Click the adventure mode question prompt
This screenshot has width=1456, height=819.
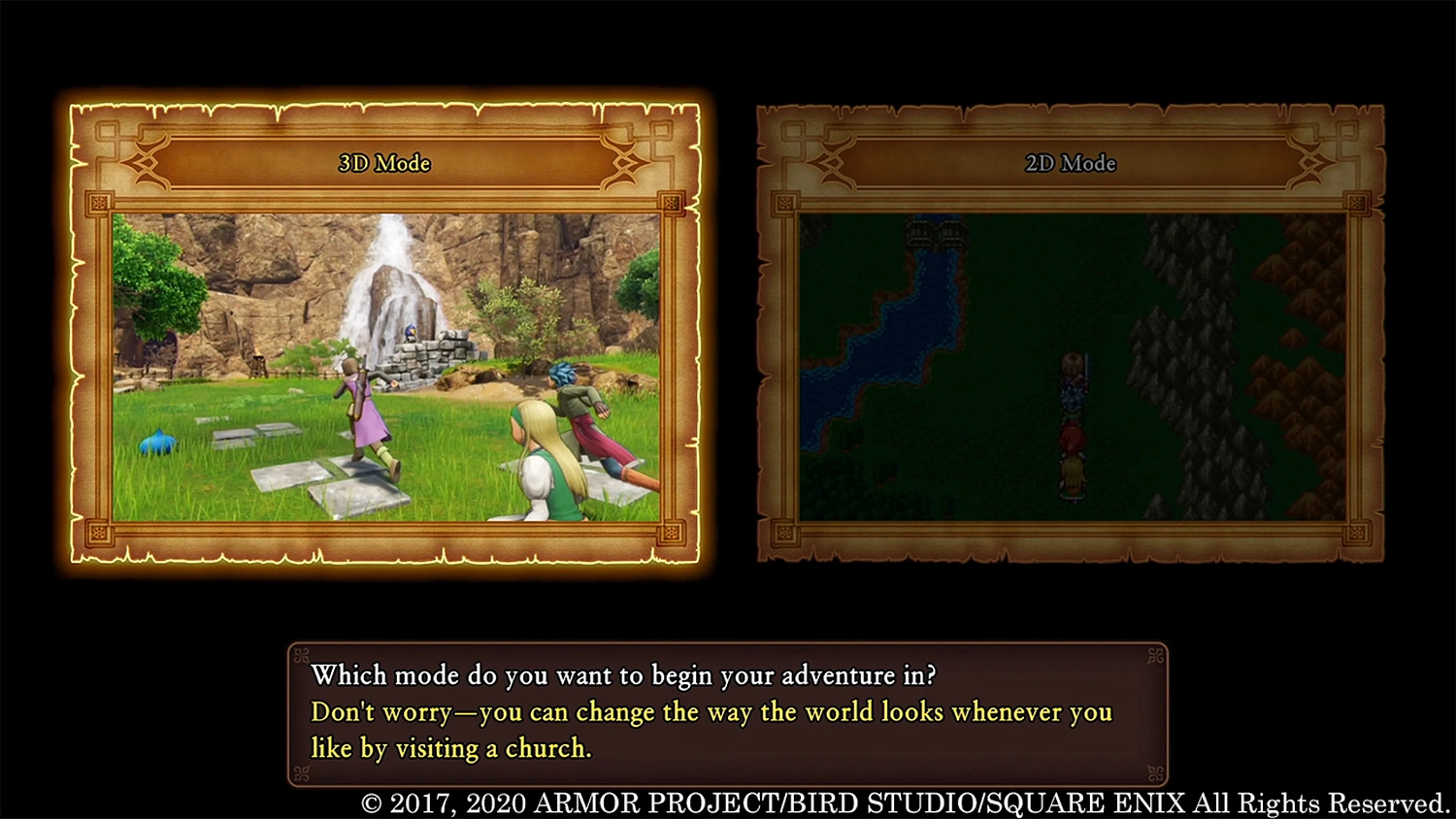(x=623, y=675)
